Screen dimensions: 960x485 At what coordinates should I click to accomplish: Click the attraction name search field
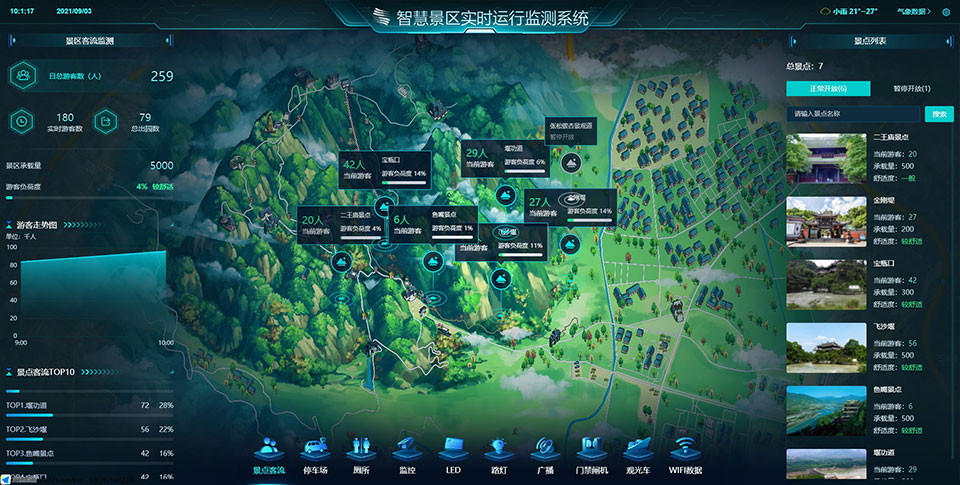click(853, 114)
